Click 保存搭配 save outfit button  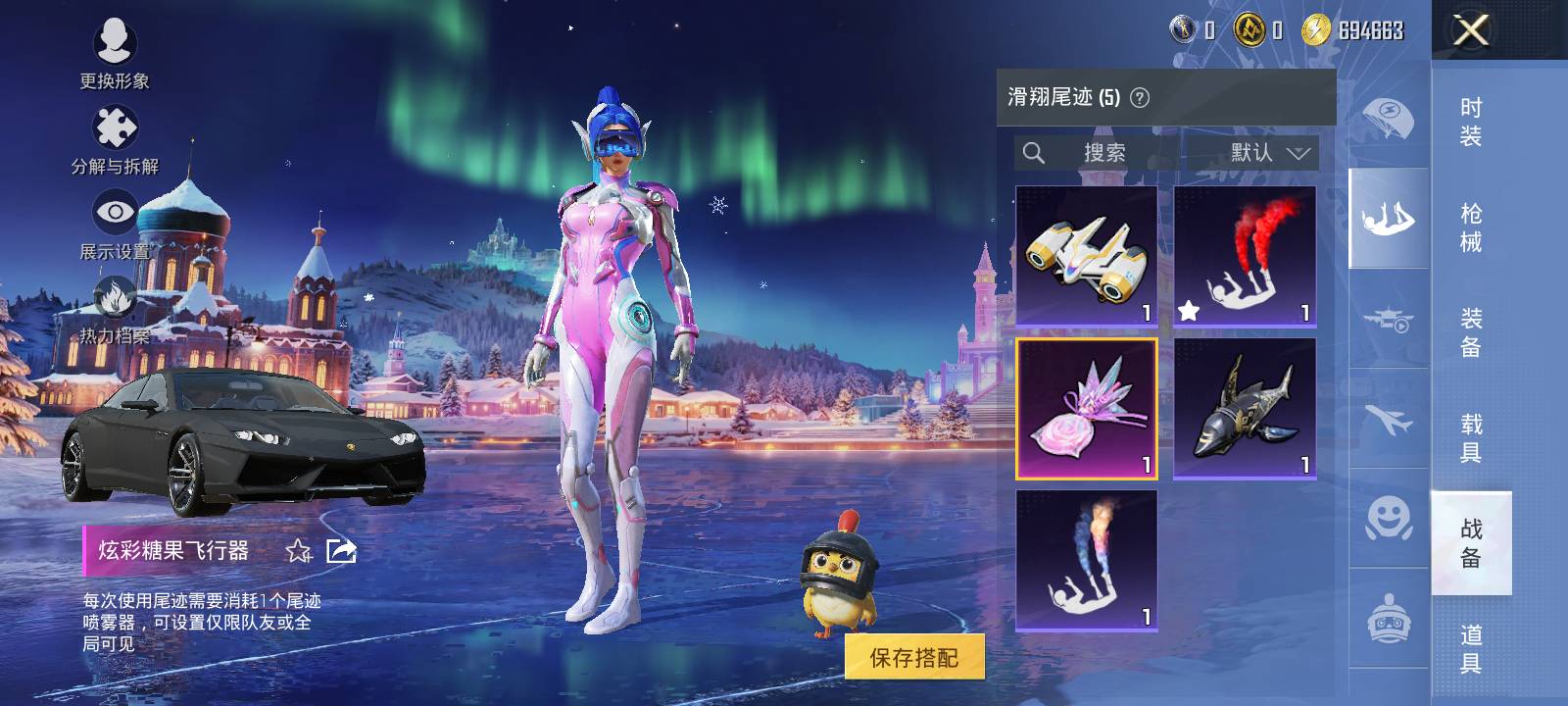(x=913, y=657)
